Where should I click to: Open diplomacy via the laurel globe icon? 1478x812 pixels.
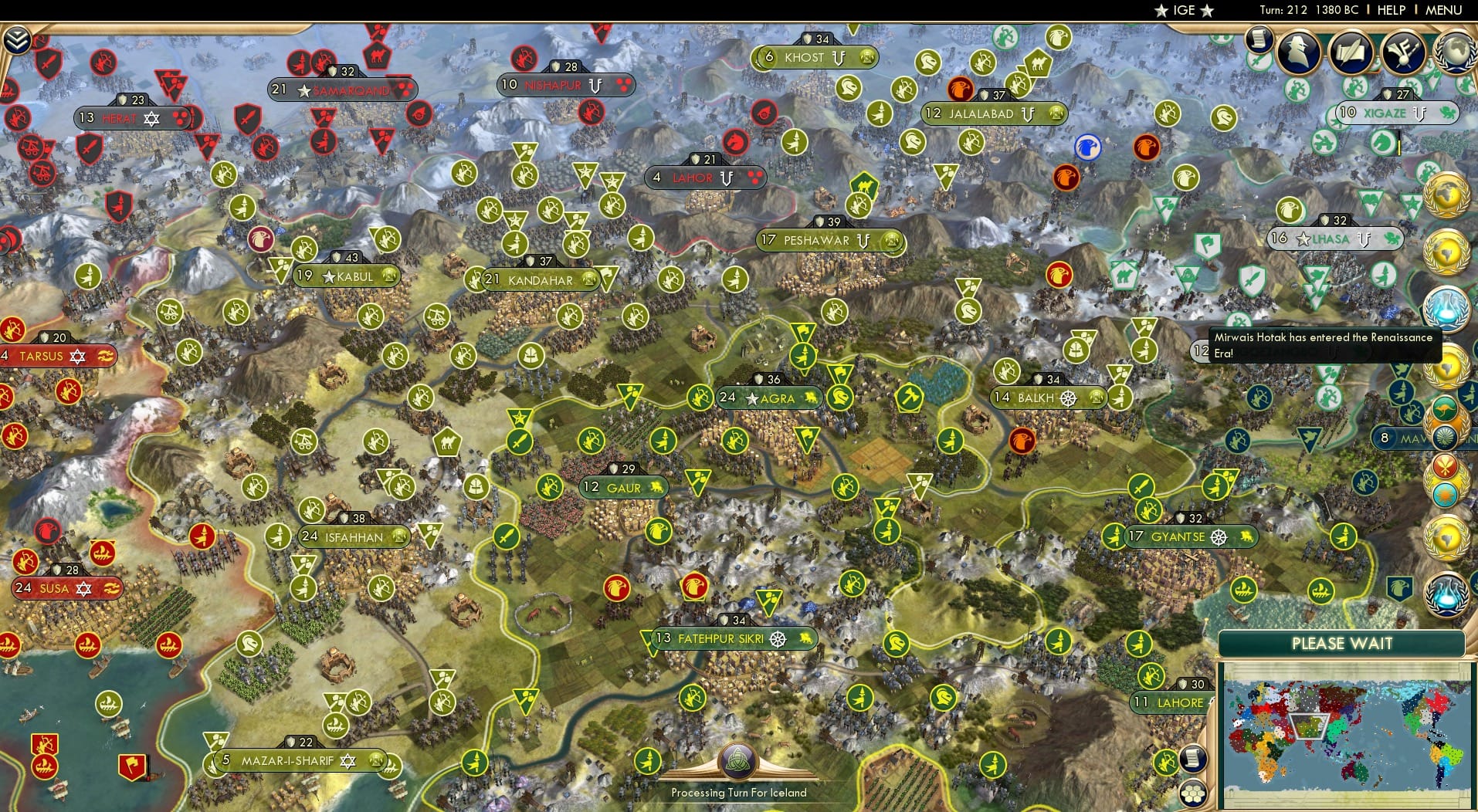click(1456, 52)
